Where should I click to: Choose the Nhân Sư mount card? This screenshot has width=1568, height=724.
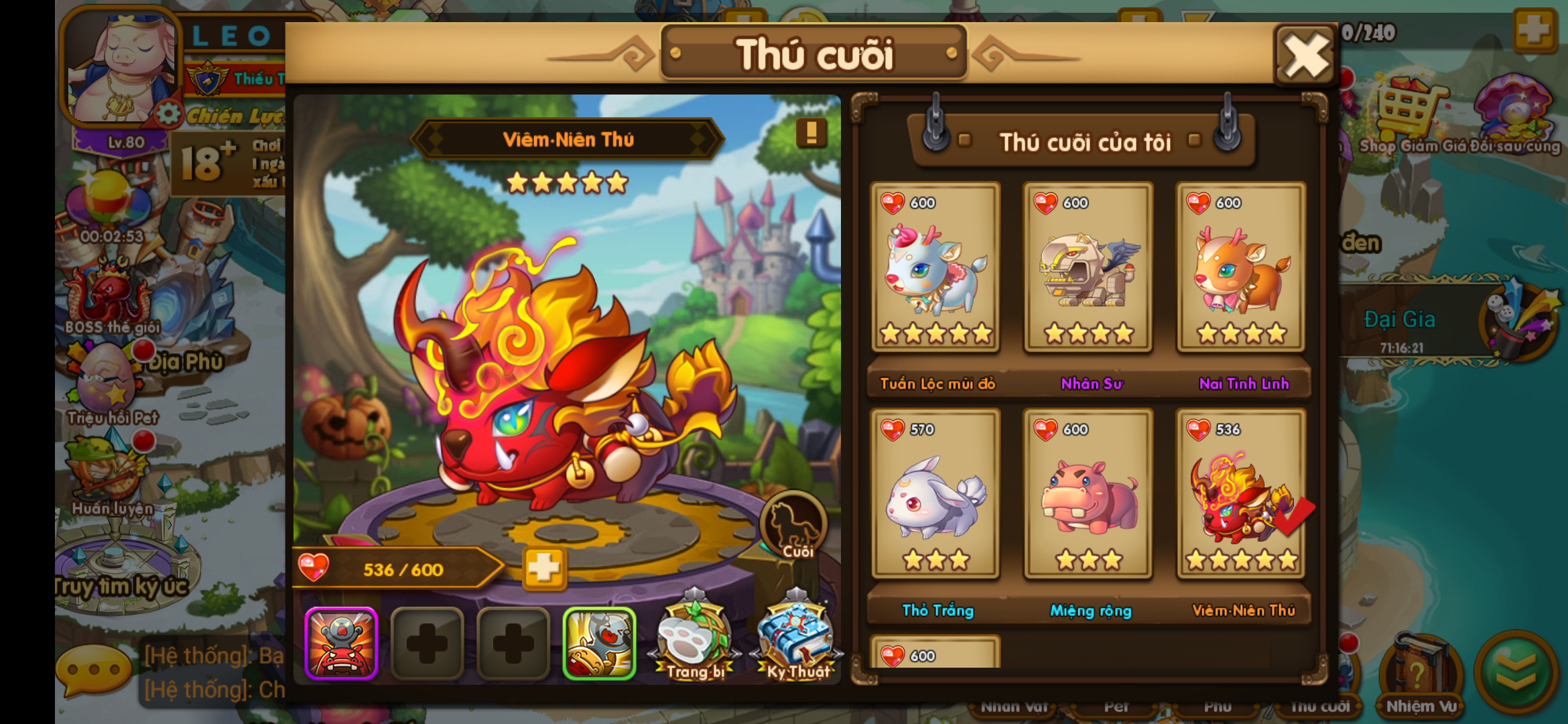(x=1088, y=267)
